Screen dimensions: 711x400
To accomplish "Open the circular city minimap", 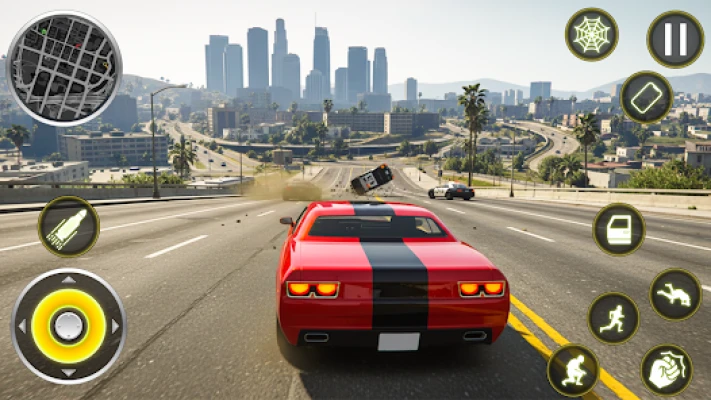I will click(x=64, y=68).
